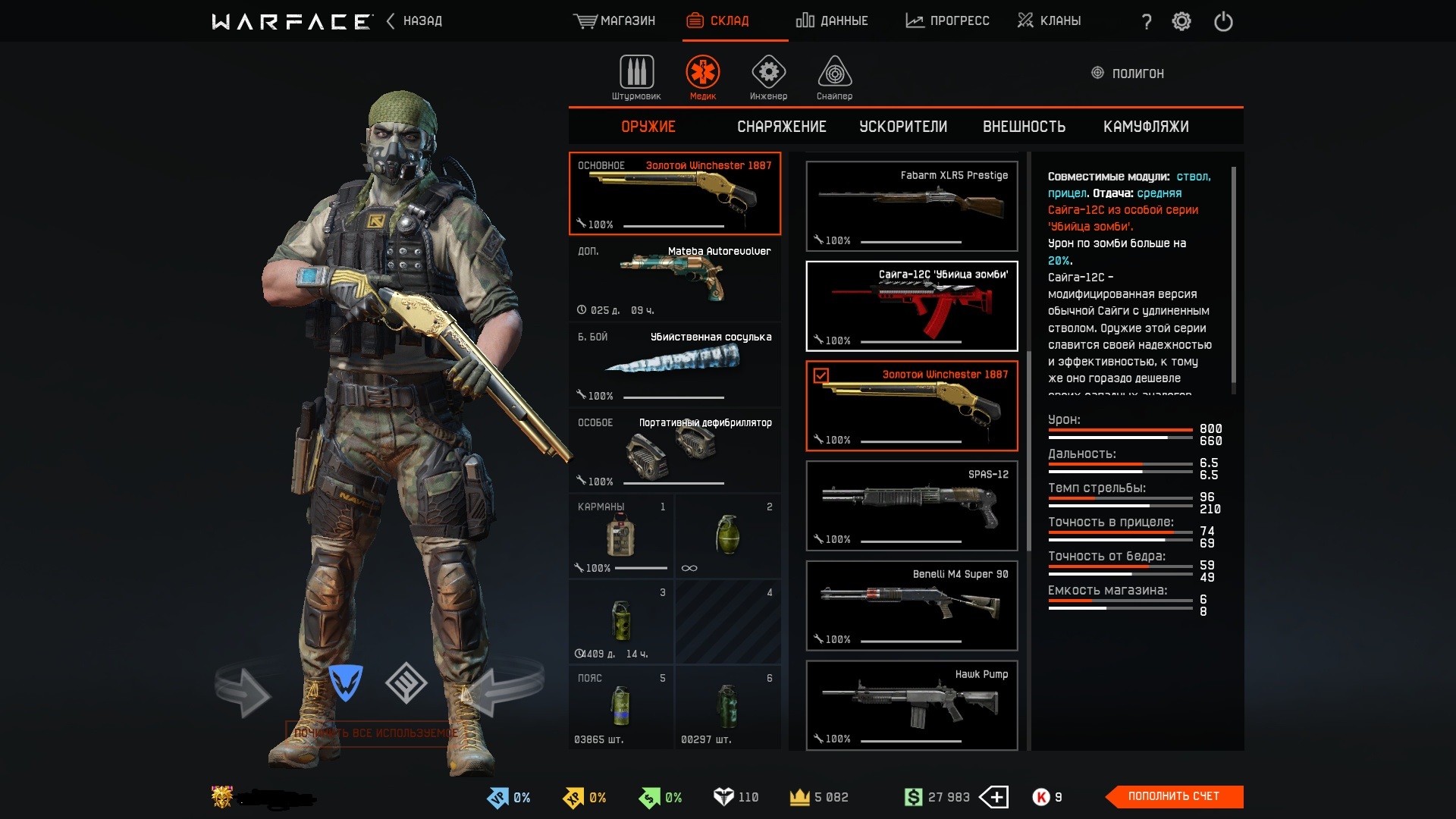The width and height of the screenshot is (1456, 819).
Task: Open settings via the gear icon
Action: coord(1181,21)
